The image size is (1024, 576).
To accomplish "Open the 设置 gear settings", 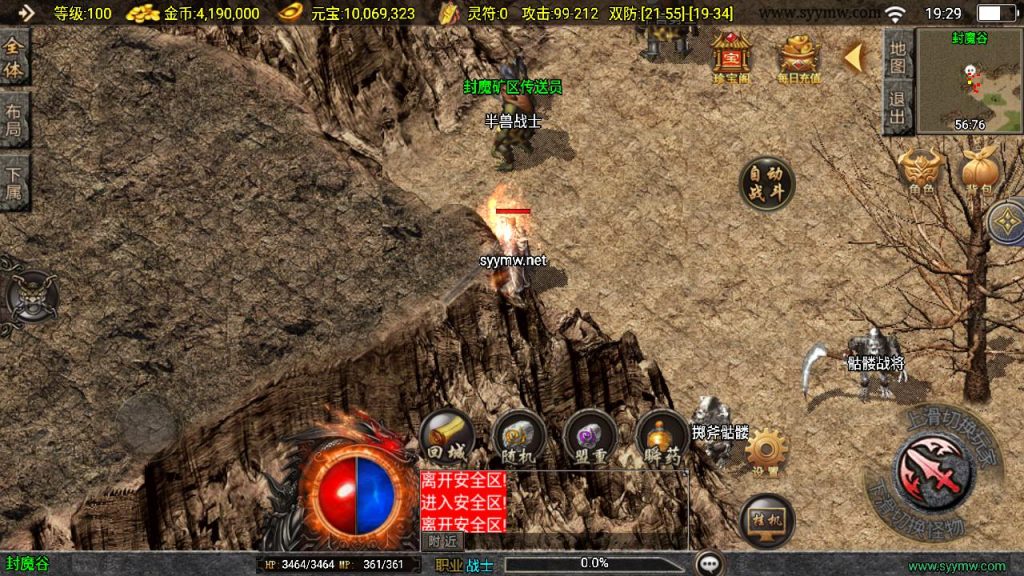I will coord(767,449).
